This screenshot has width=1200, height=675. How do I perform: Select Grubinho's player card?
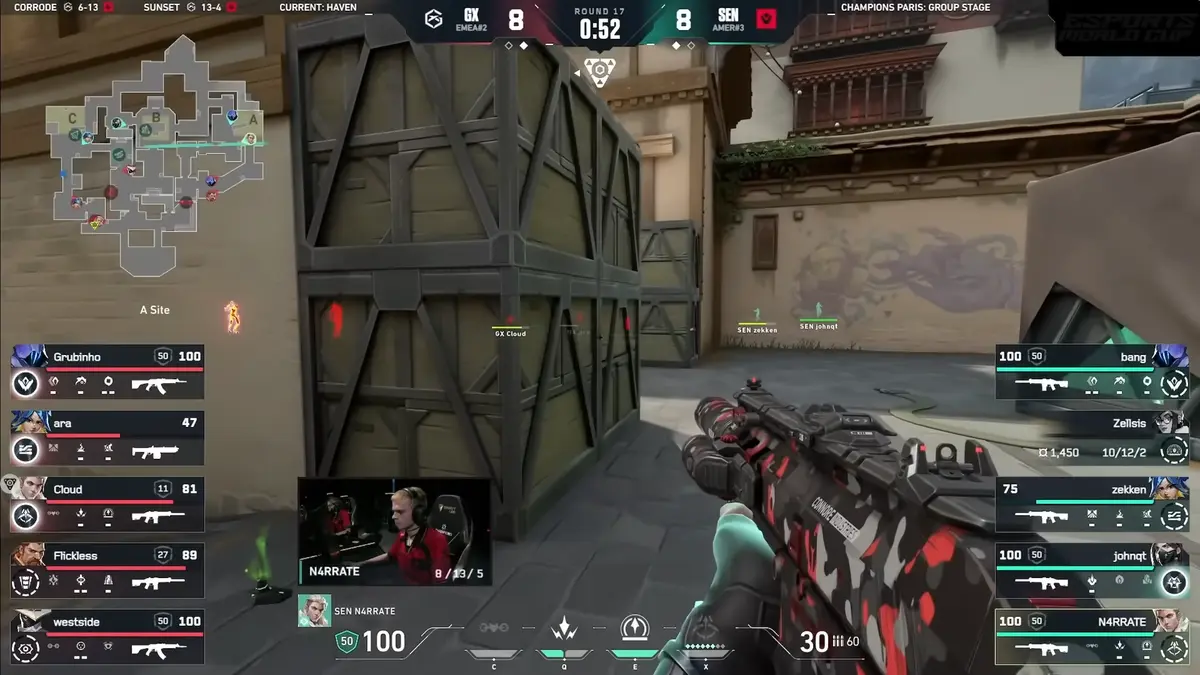pos(108,370)
